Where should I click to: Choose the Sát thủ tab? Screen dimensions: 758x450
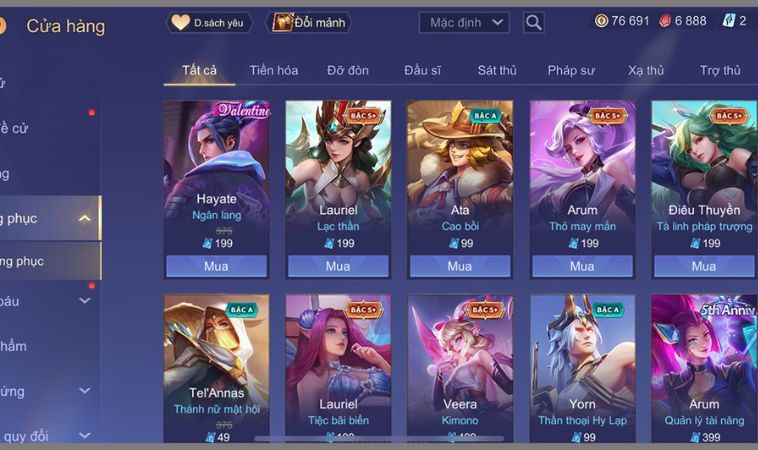tap(497, 70)
